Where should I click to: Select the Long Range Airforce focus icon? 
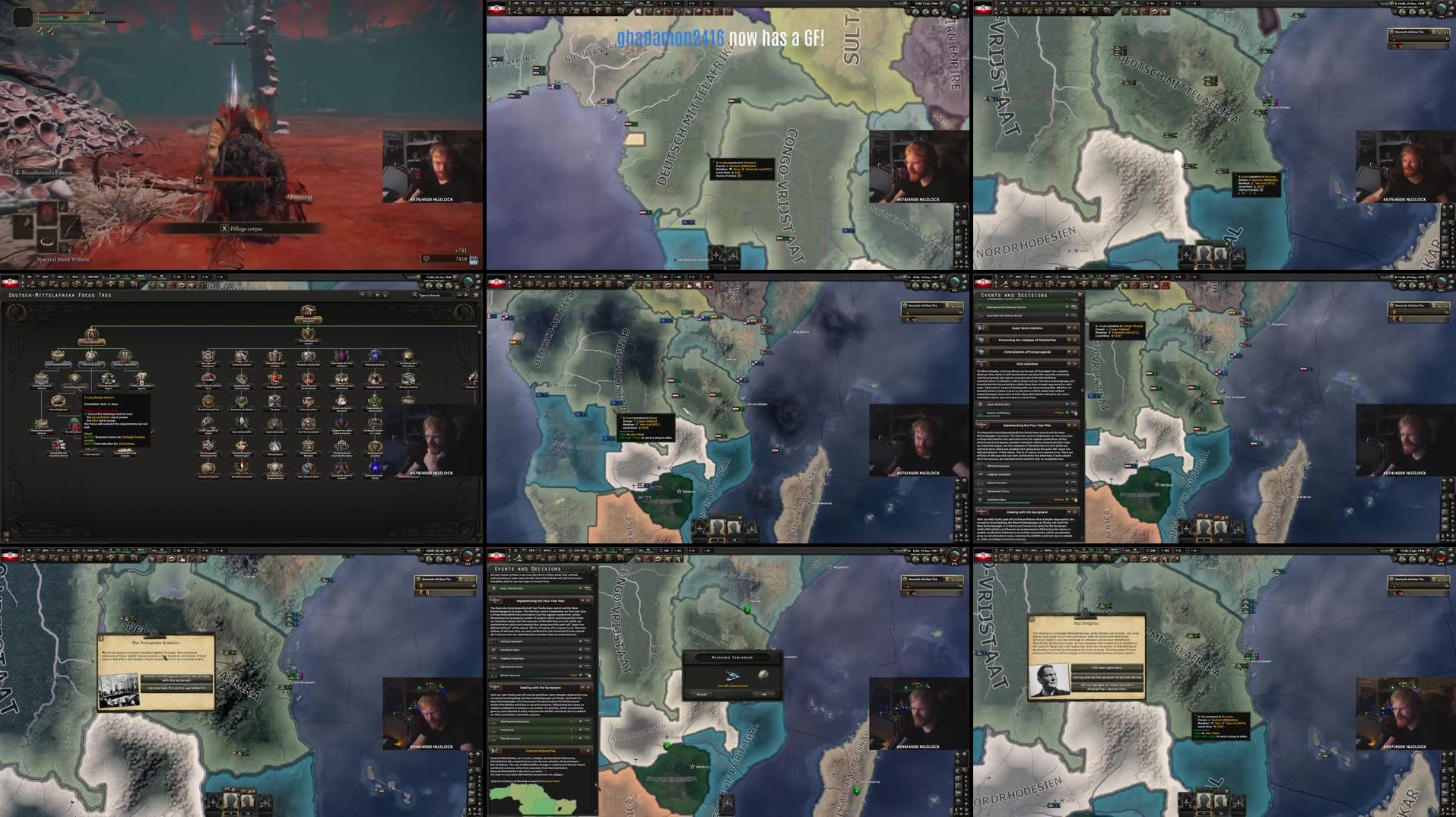coord(75,378)
